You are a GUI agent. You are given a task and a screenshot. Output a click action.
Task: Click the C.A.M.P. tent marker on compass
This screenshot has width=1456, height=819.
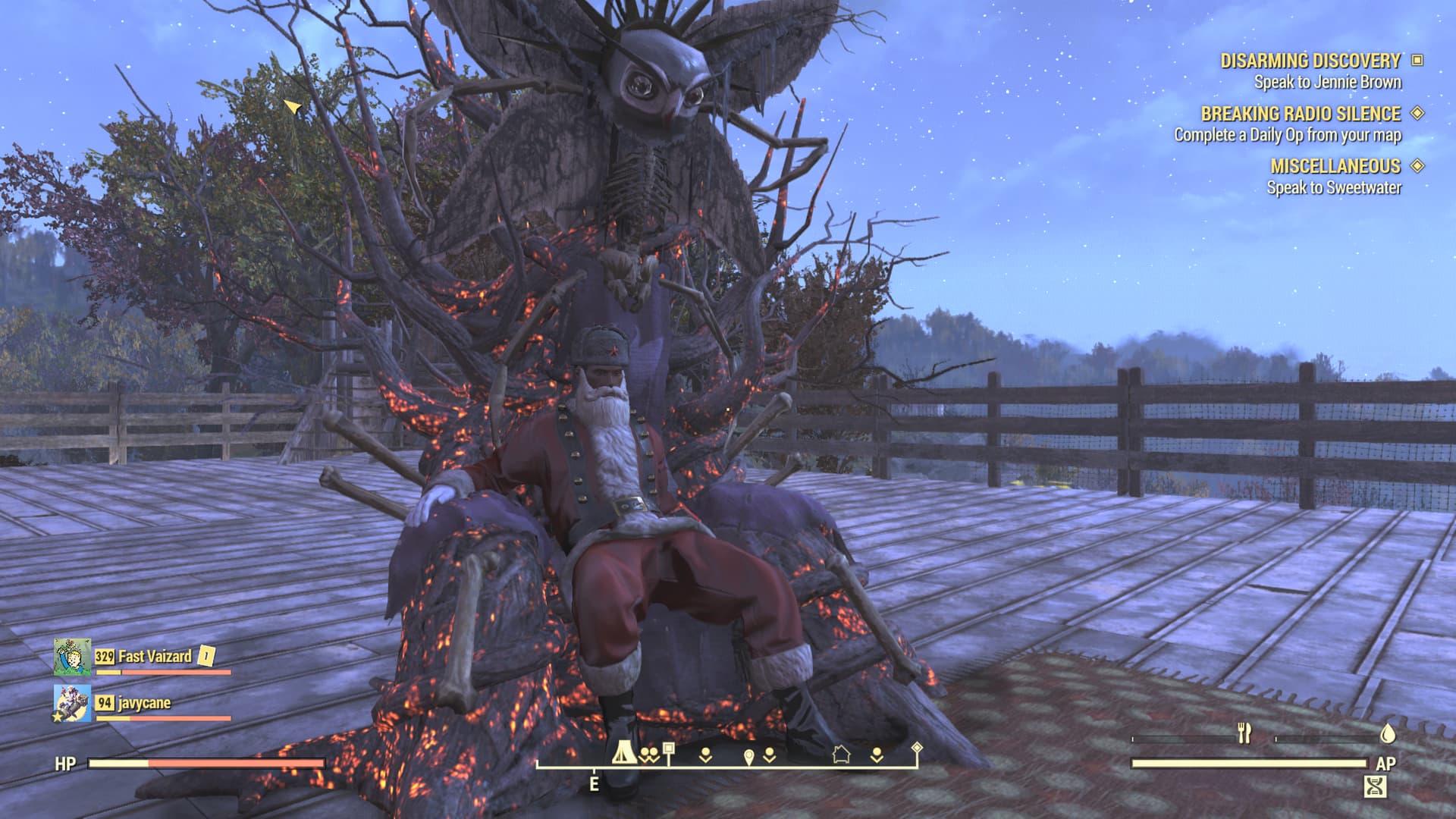coord(624,752)
